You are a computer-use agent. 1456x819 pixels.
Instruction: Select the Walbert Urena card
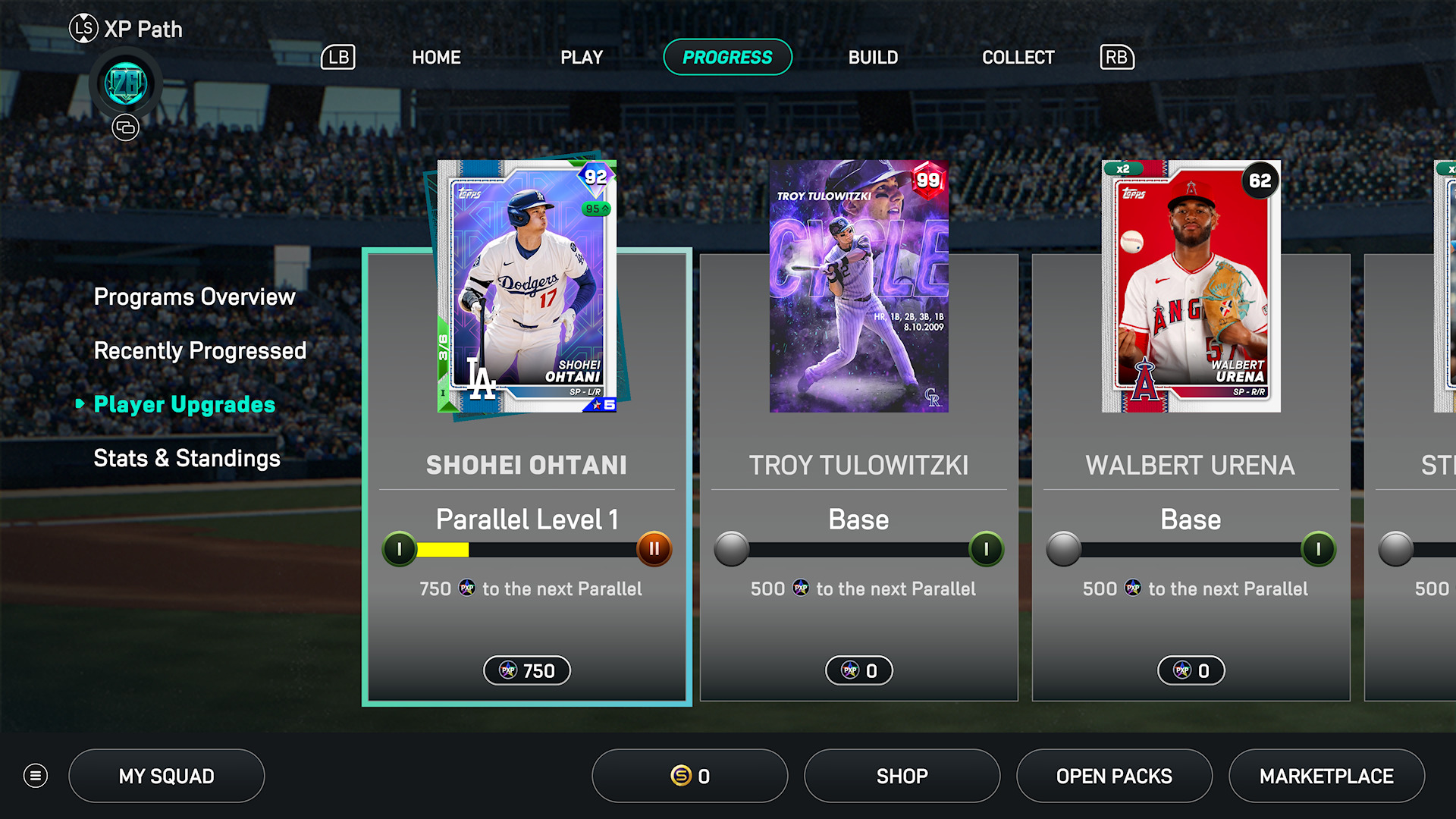click(x=1191, y=478)
